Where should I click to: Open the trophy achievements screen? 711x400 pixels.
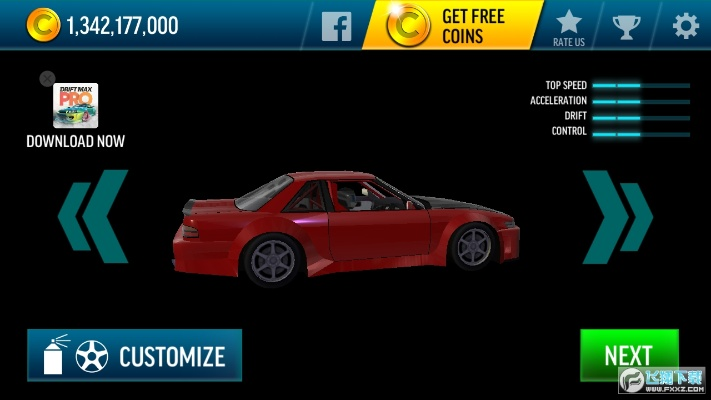[x=627, y=25]
